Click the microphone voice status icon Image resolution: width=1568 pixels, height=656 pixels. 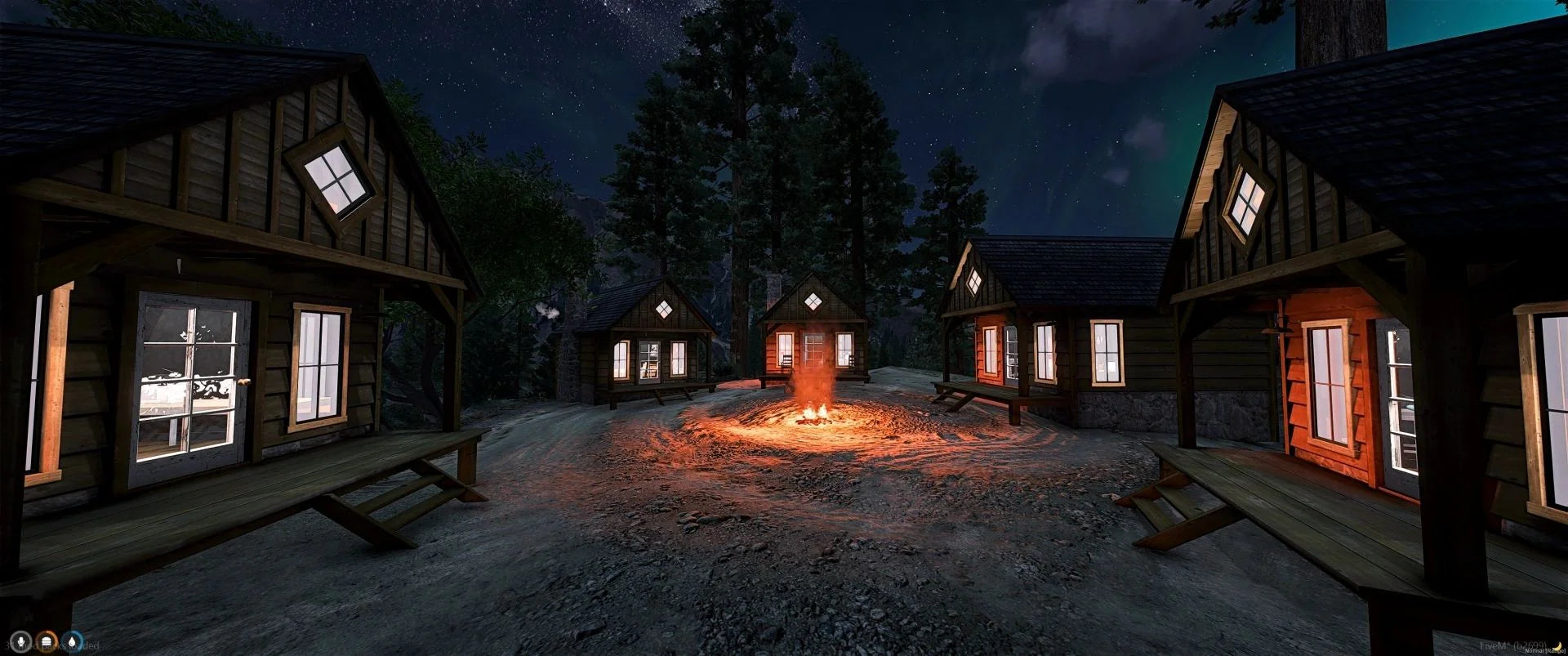21,642
